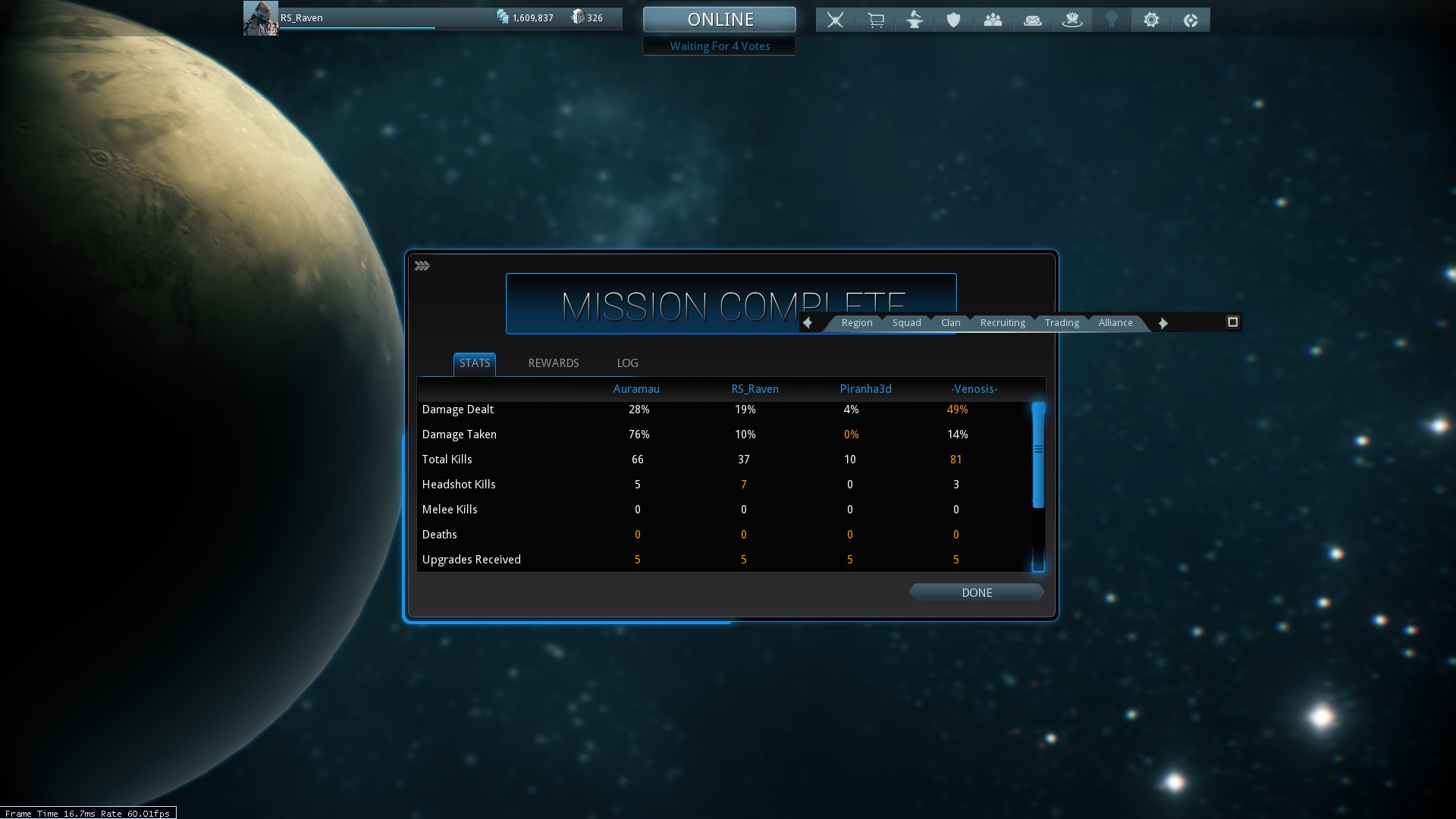The width and height of the screenshot is (1456, 819).
Task: Open the Clan chat tab
Action: pyautogui.click(x=950, y=323)
